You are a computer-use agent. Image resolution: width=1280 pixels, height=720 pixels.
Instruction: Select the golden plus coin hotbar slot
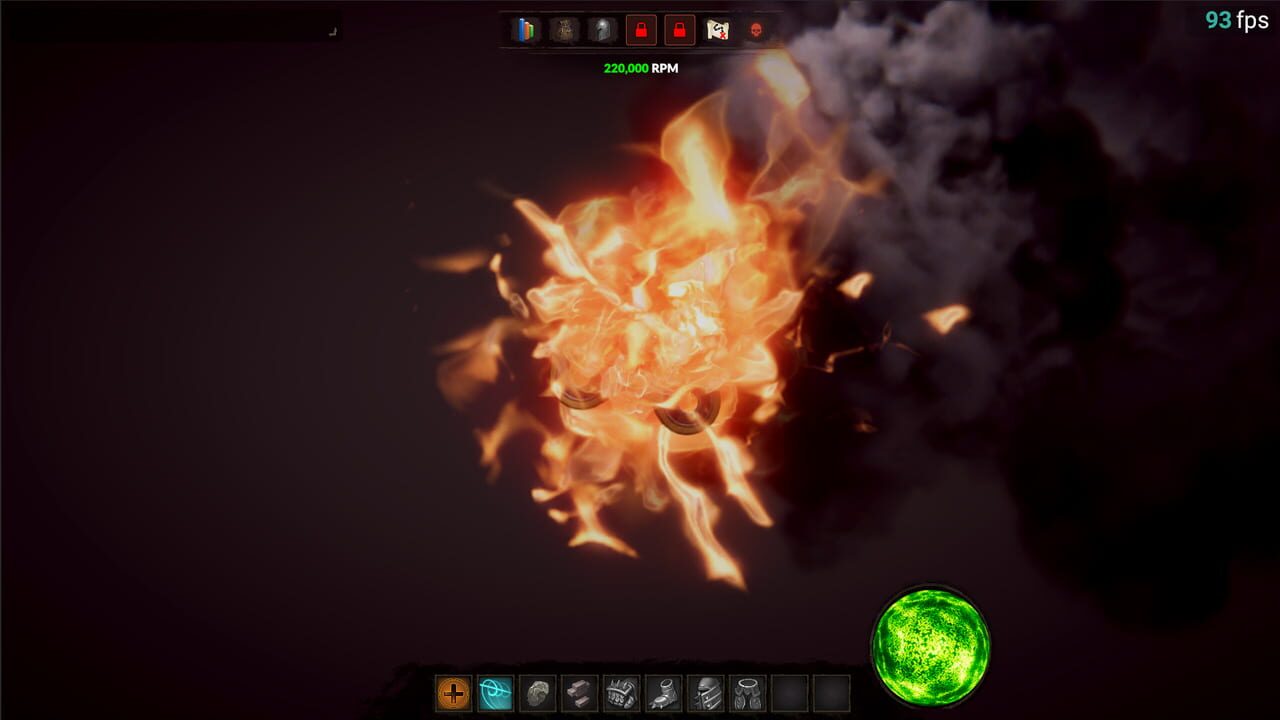pyautogui.click(x=453, y=691)
